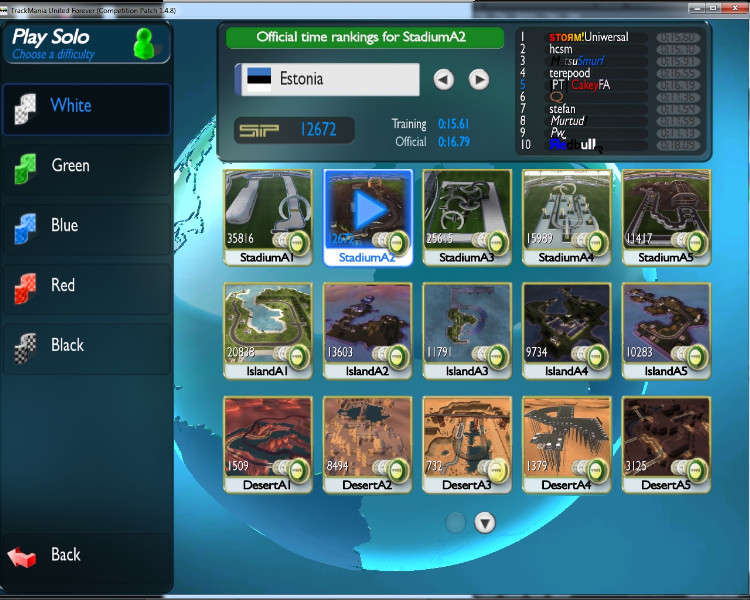Viewport: 750px width, 600px height.
Task: Click the Estonia region selector
Action: (x=327, y=79)
